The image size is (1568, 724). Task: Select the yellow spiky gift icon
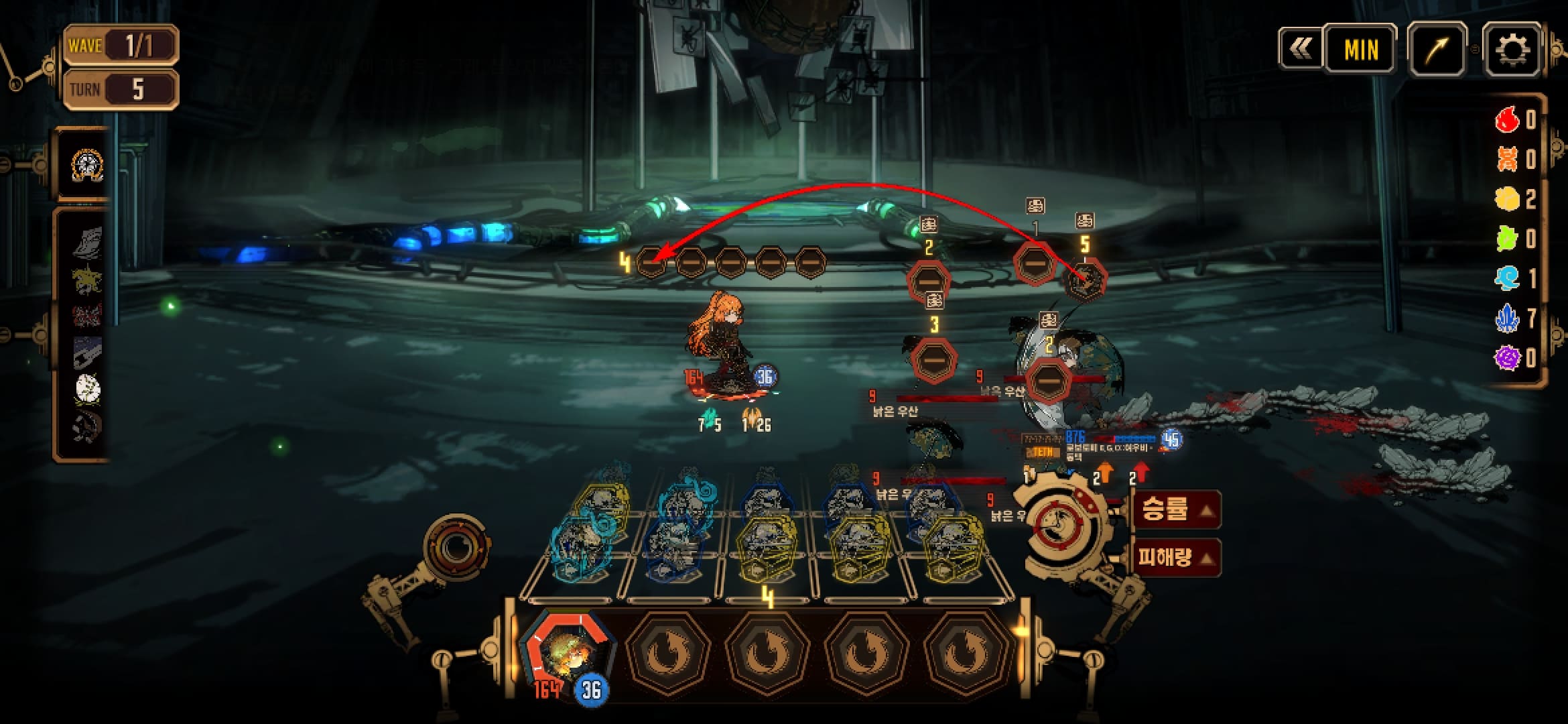coord(87,279)
